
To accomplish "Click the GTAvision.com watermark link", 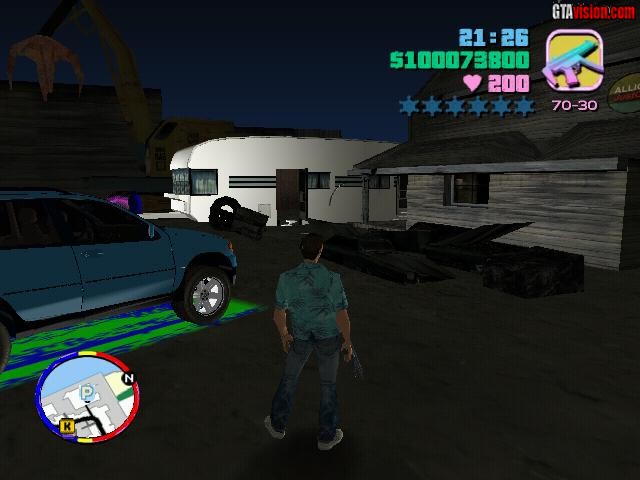I will (592, 11).
